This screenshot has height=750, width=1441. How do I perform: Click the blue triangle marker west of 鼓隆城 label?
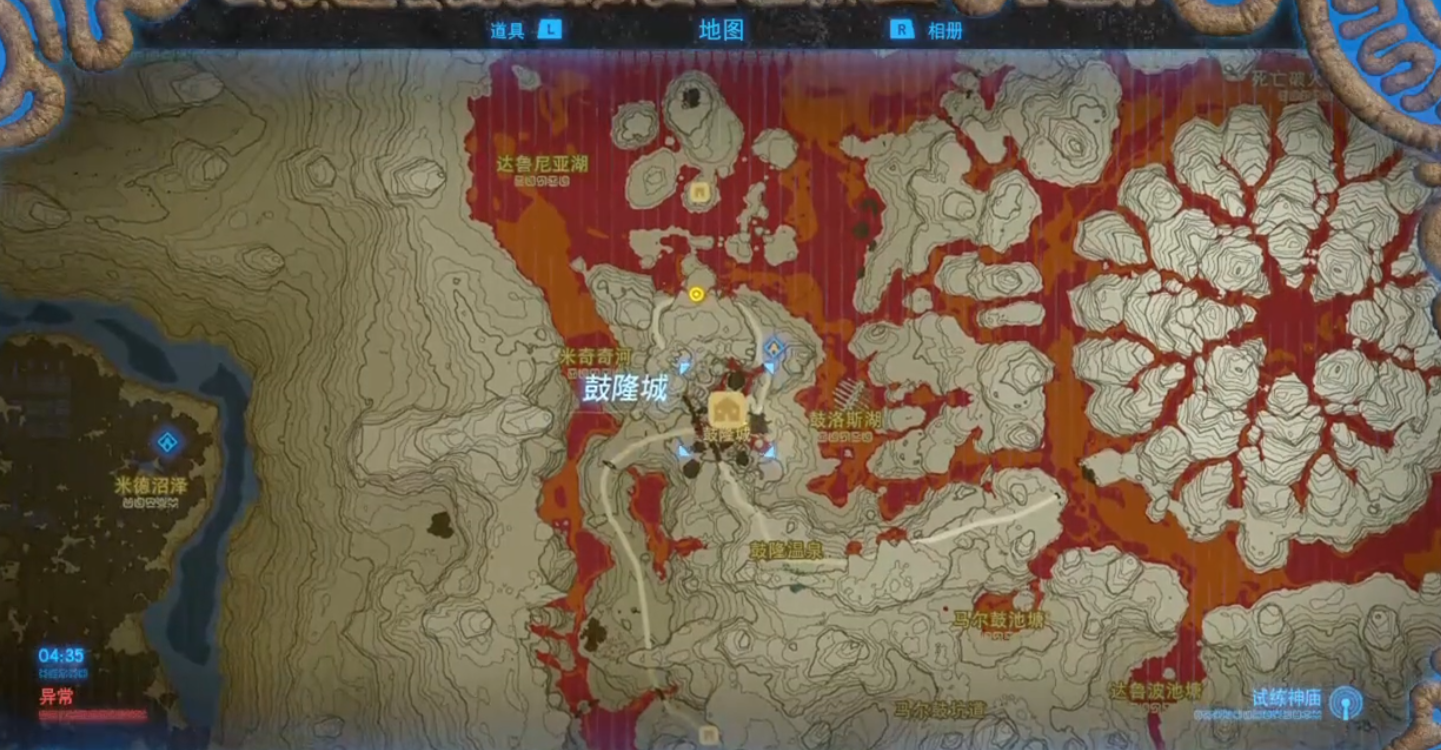click(x=683, y=368)
